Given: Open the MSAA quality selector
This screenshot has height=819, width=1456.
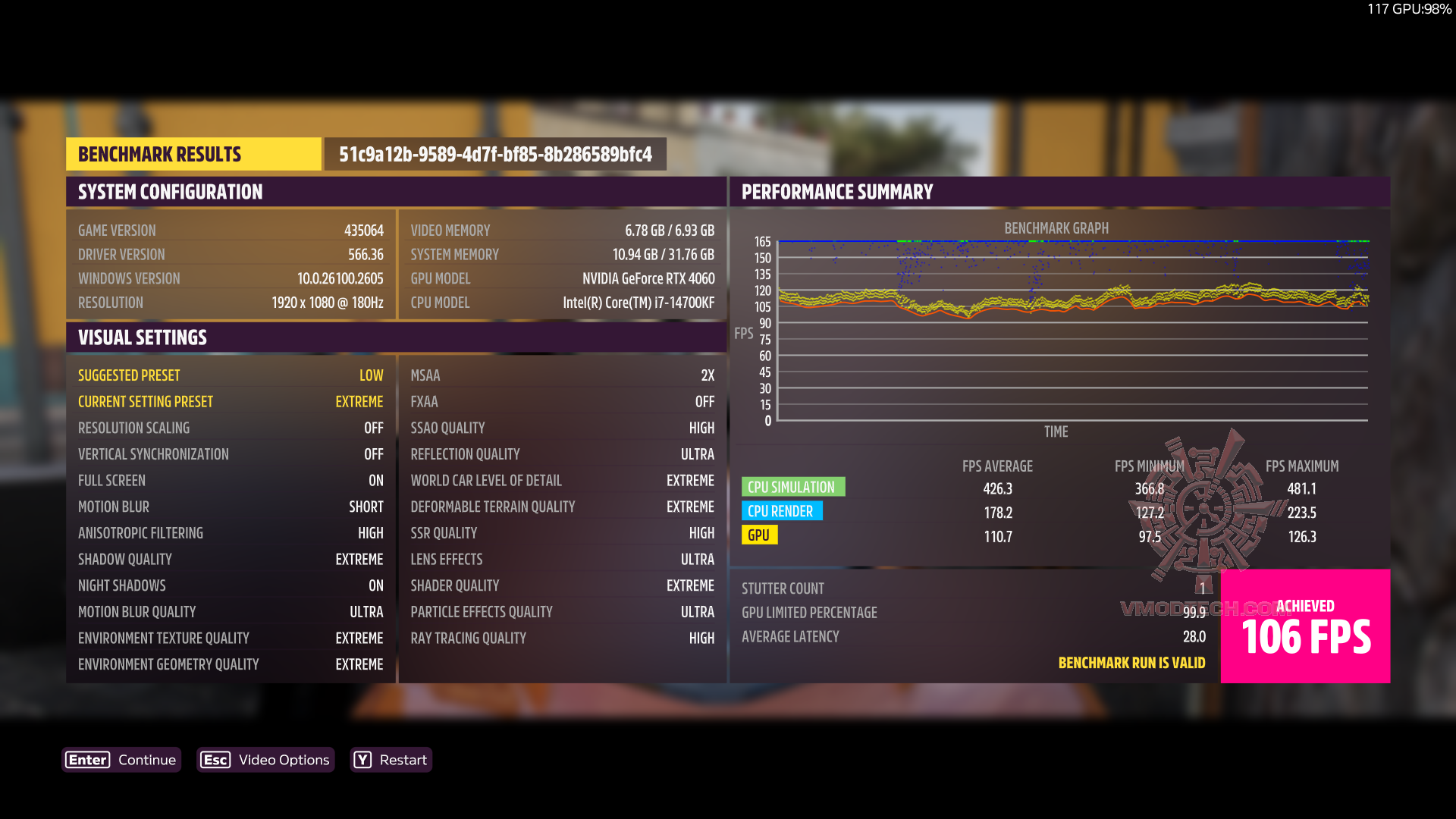Looking at the screenshot, I should [561, 375].
